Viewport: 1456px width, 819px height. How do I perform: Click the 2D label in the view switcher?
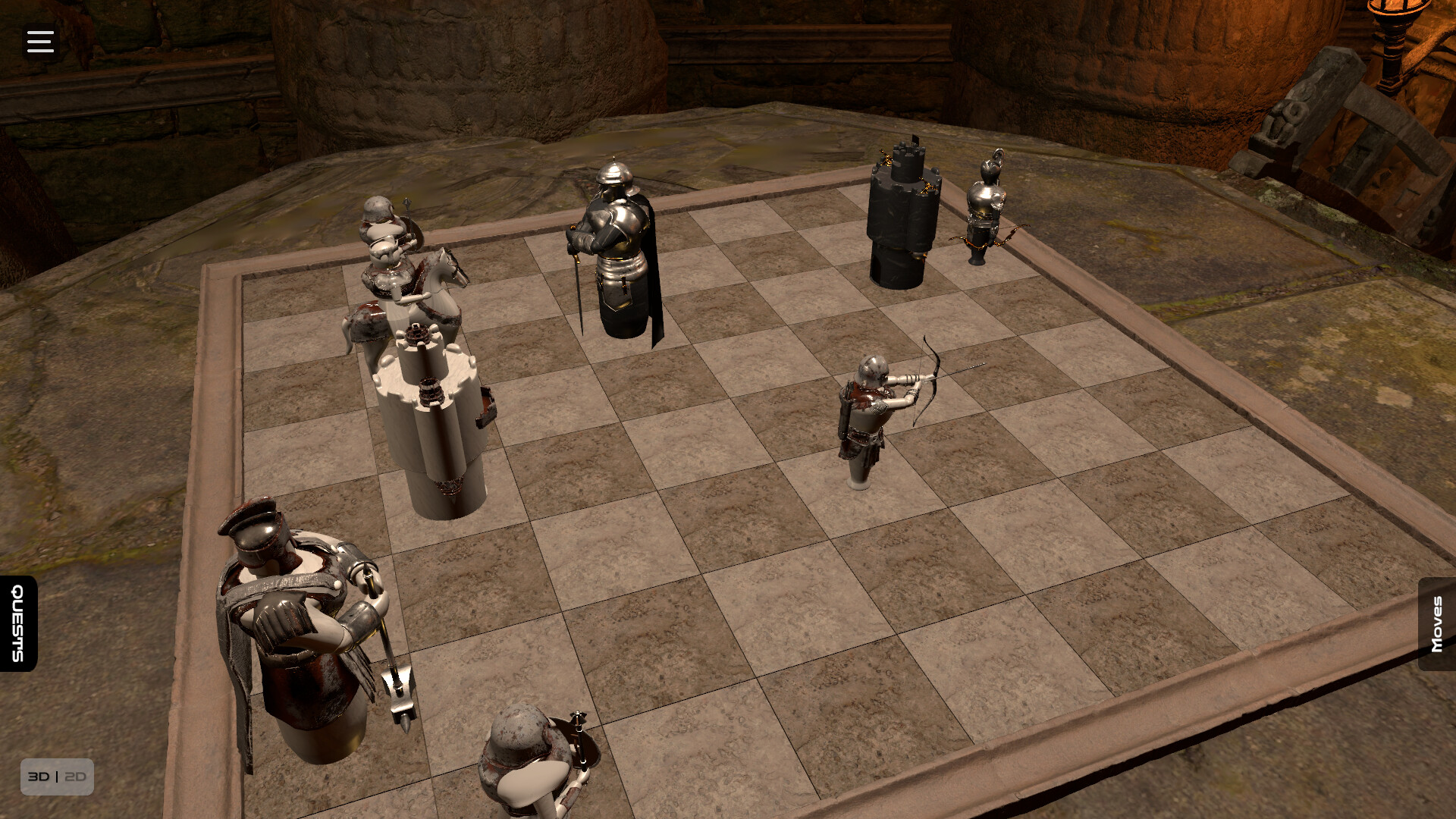pyautogui.click(x=75, y=776)
